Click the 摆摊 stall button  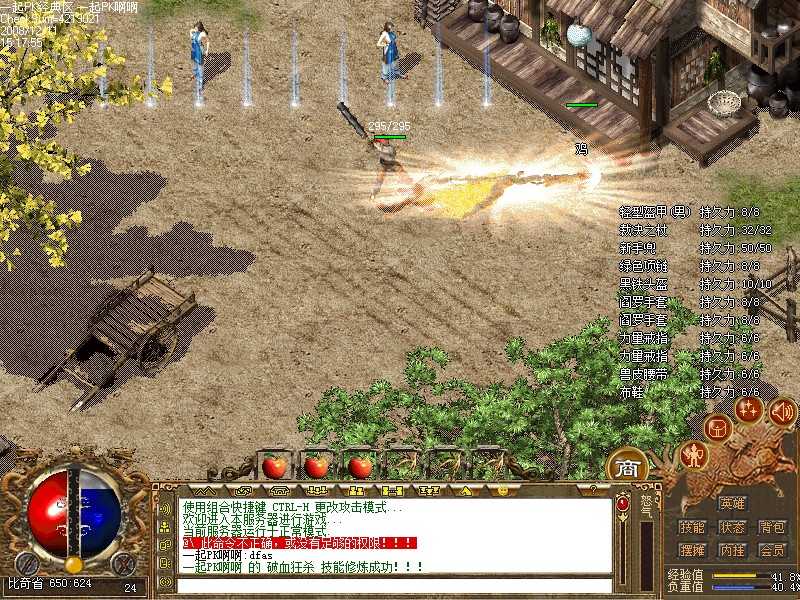[x=692, y=550]
